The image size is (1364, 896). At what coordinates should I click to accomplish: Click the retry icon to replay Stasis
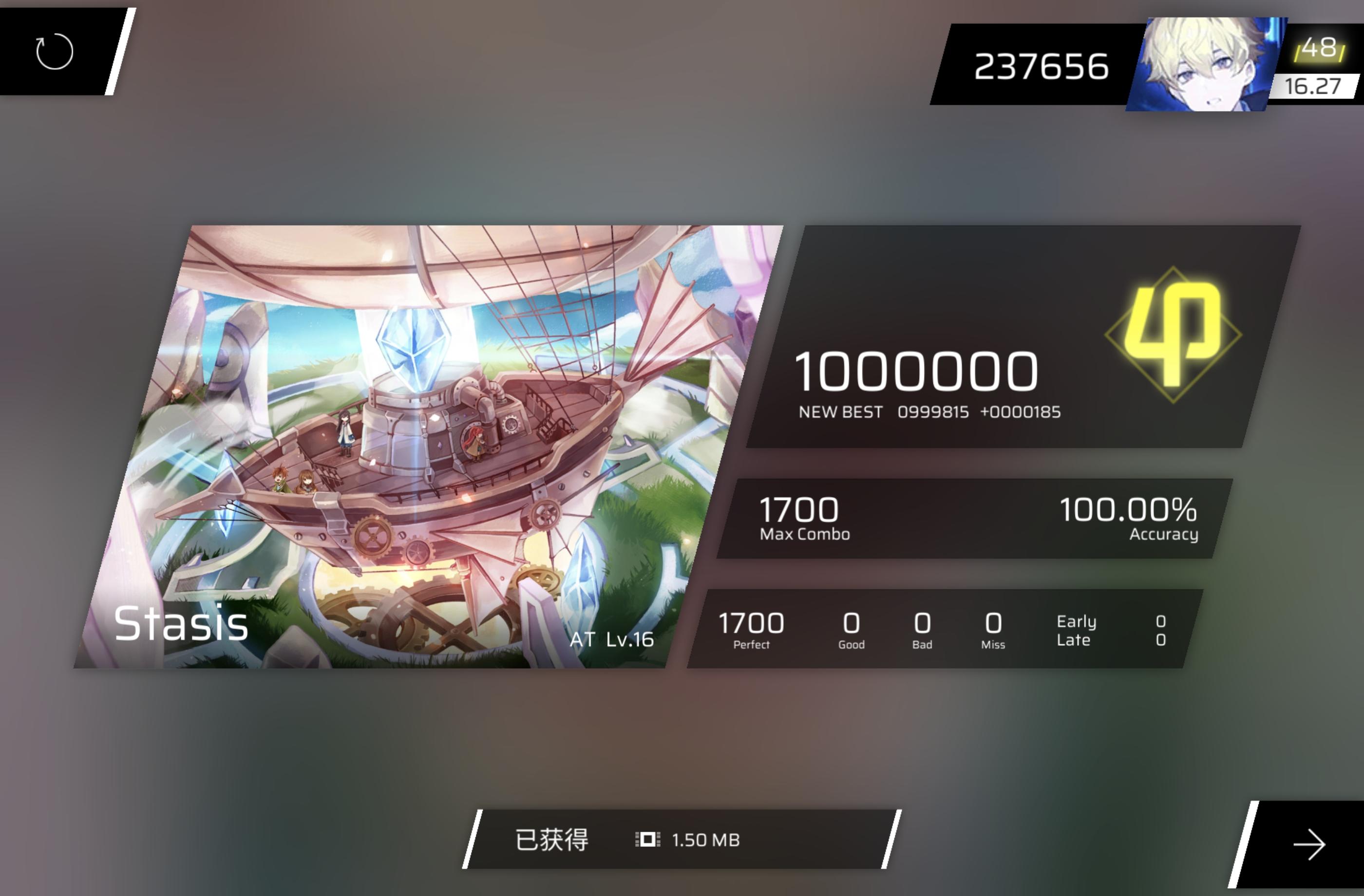tap(55, 51)
